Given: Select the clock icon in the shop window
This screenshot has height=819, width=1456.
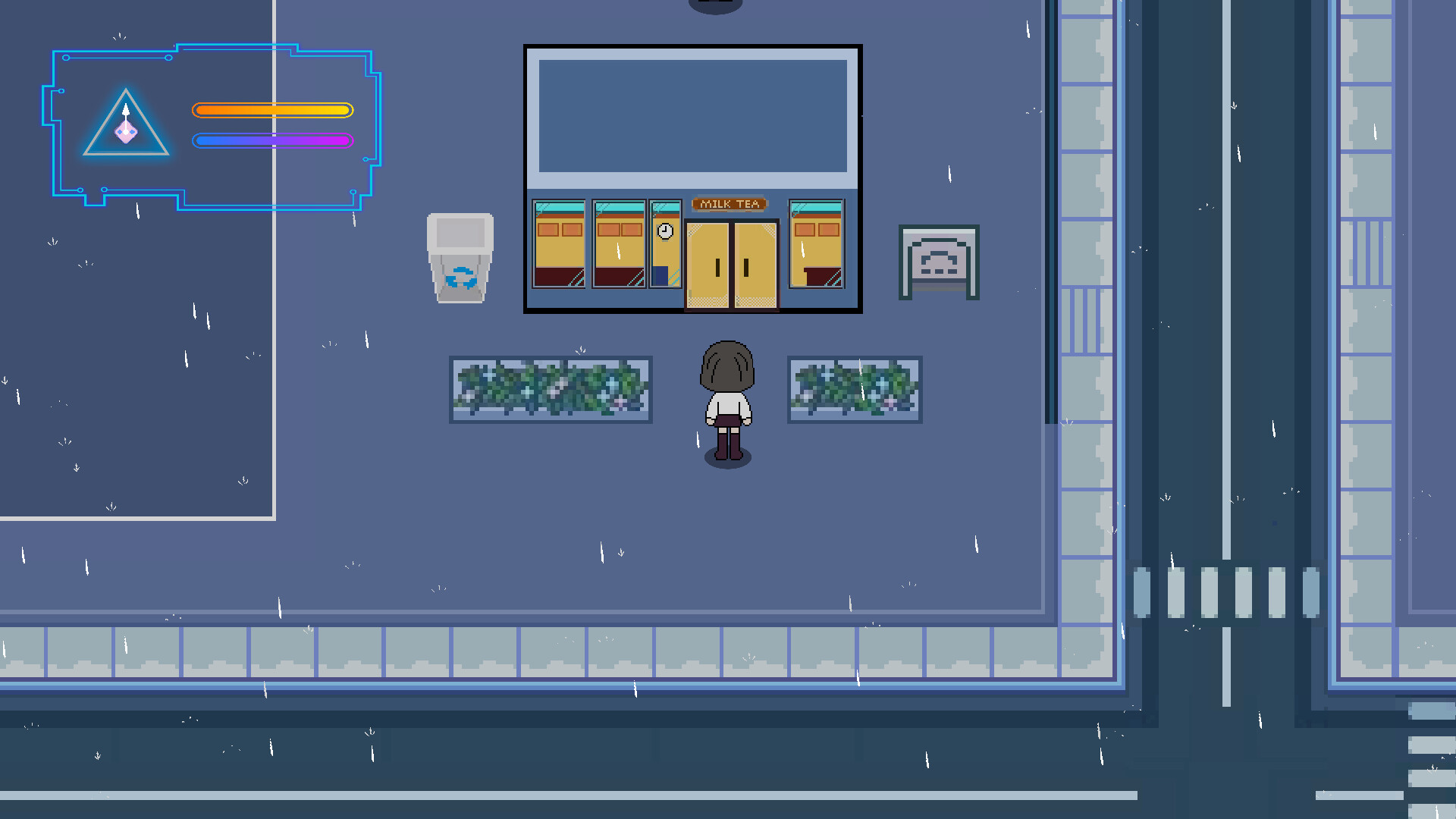Looking at the screenshot, I should click(664, 230).
